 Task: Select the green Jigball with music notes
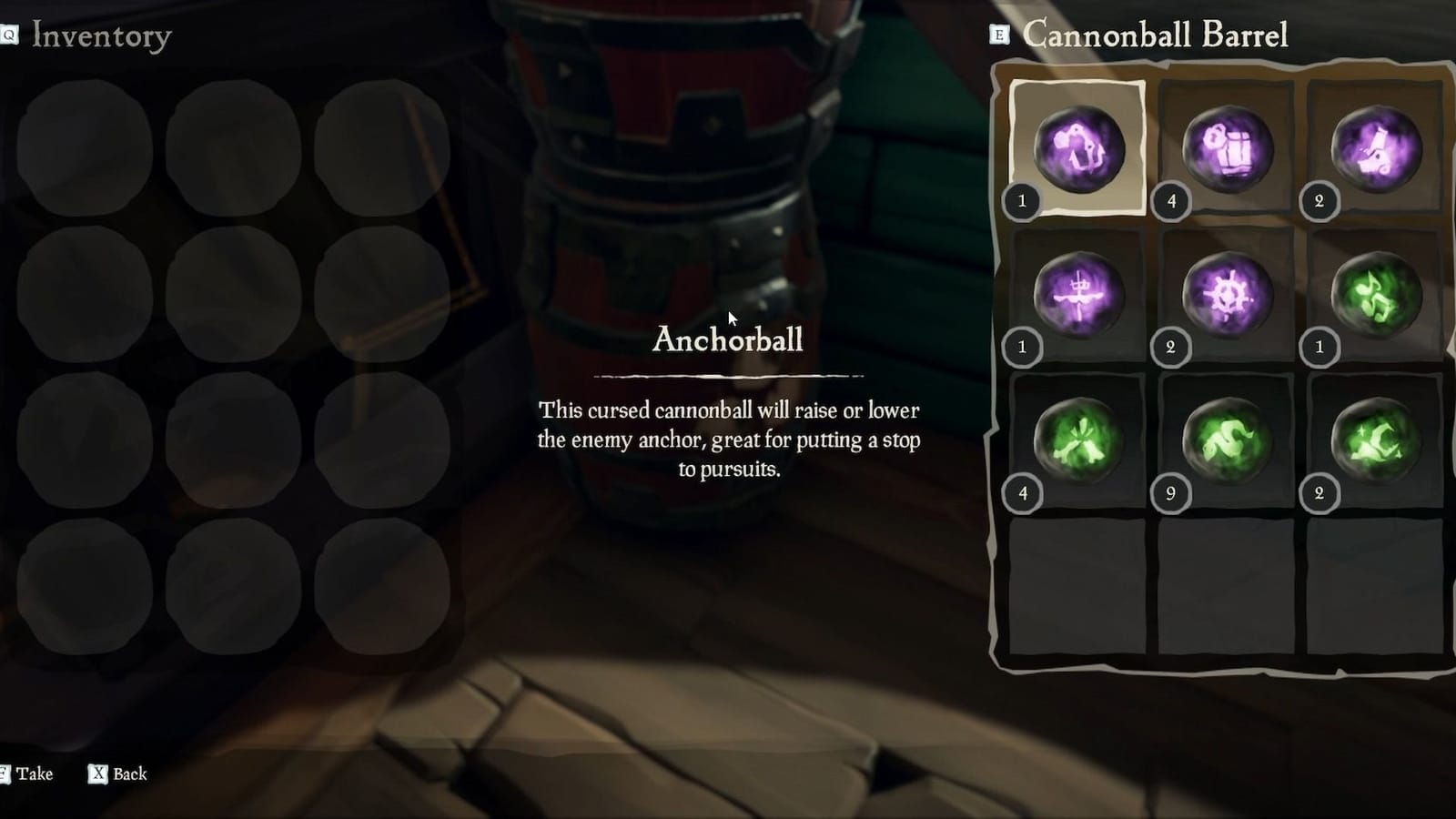tap(1372, 293)
